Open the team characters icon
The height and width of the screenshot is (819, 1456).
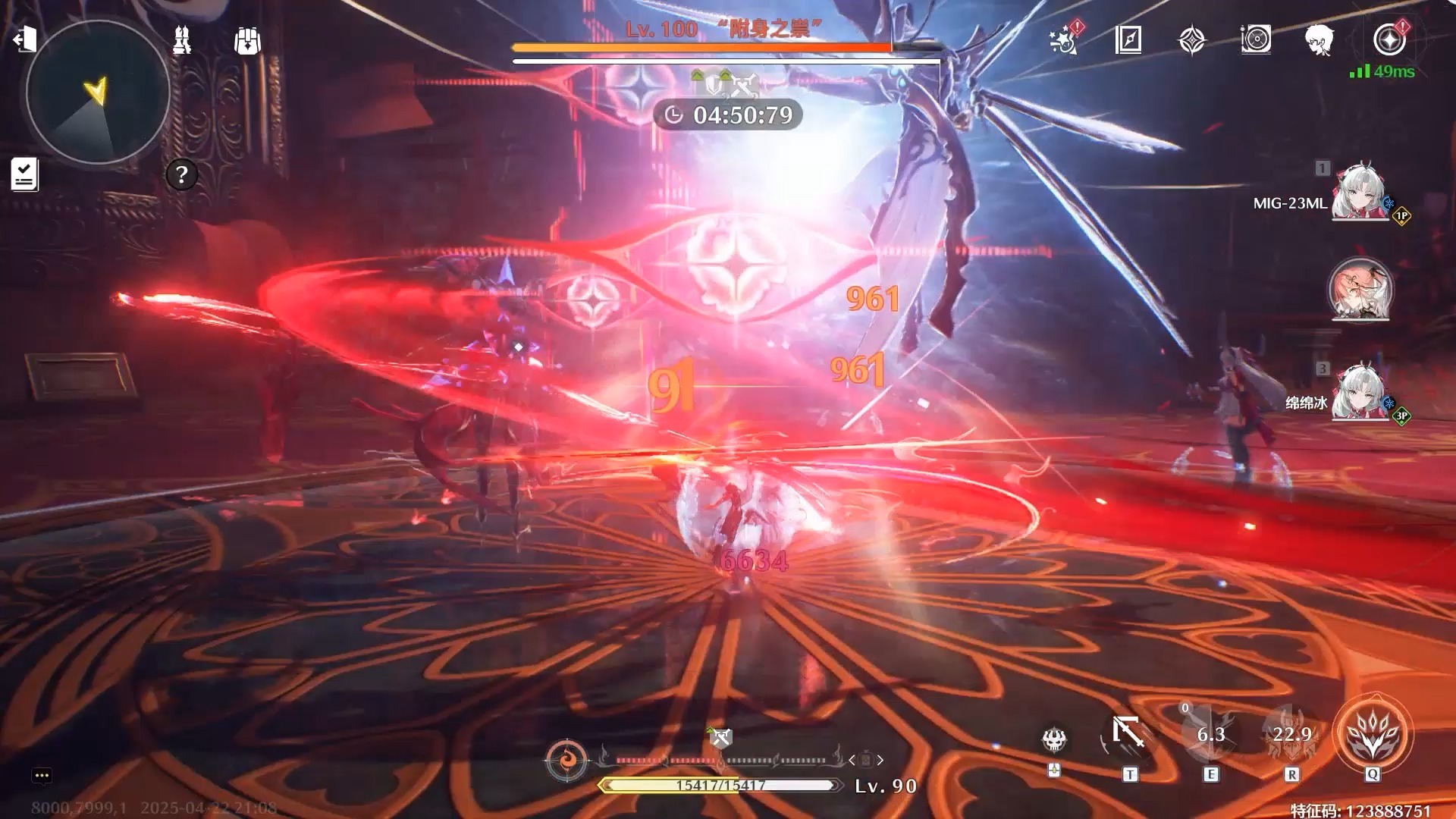click(x=182, y=40)
